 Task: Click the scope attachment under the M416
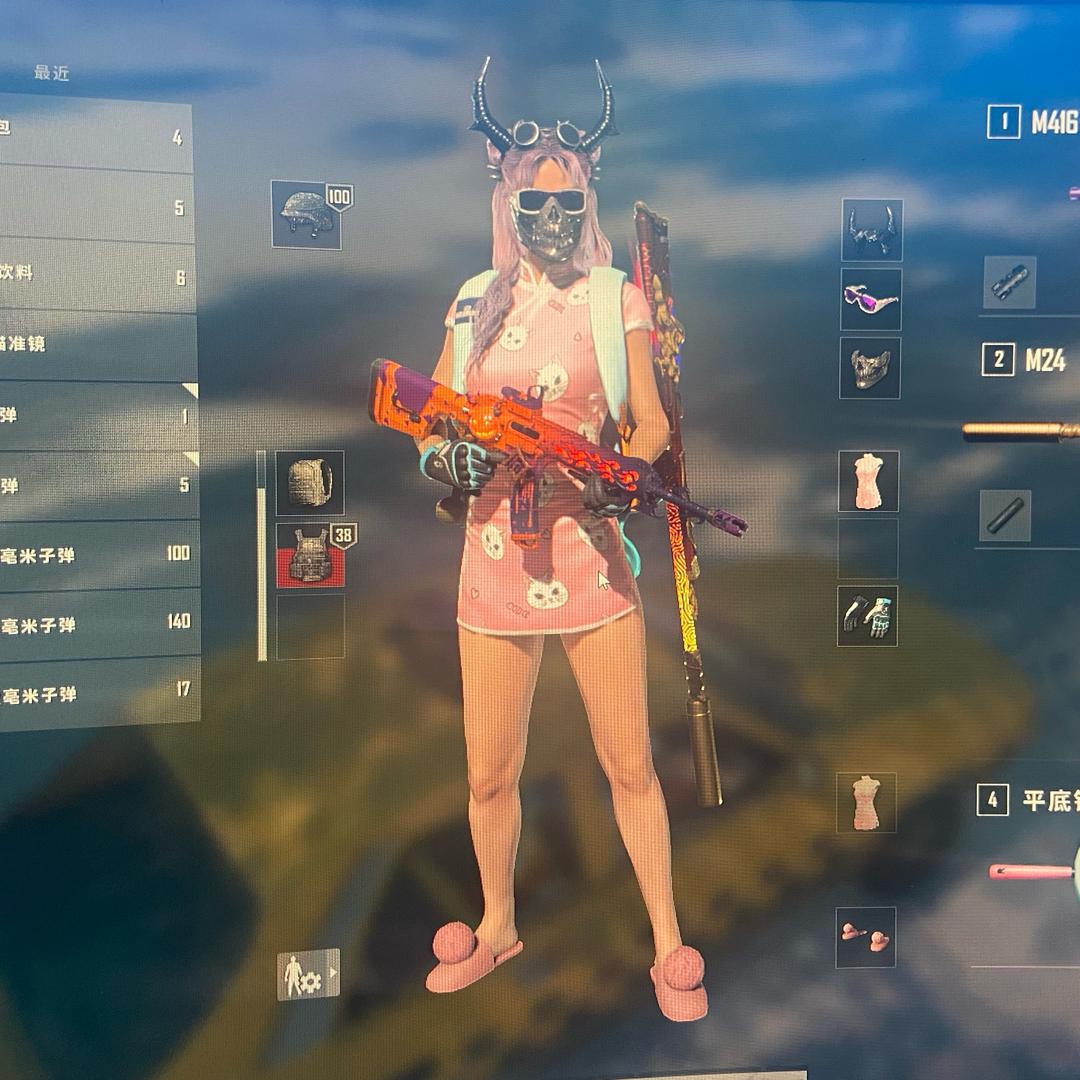coord(1010,282)
